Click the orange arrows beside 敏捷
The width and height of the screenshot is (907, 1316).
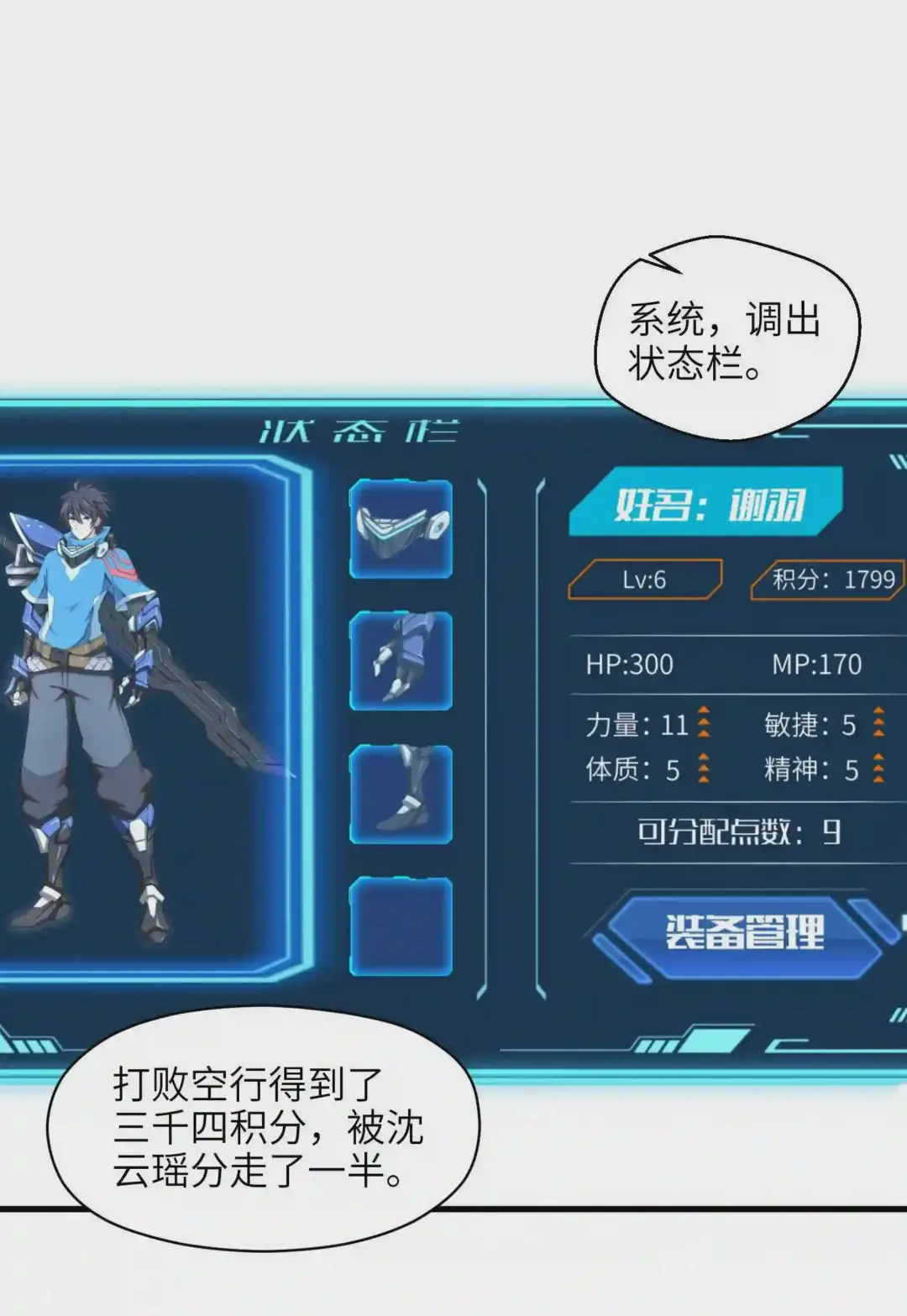tap(878, 722)
